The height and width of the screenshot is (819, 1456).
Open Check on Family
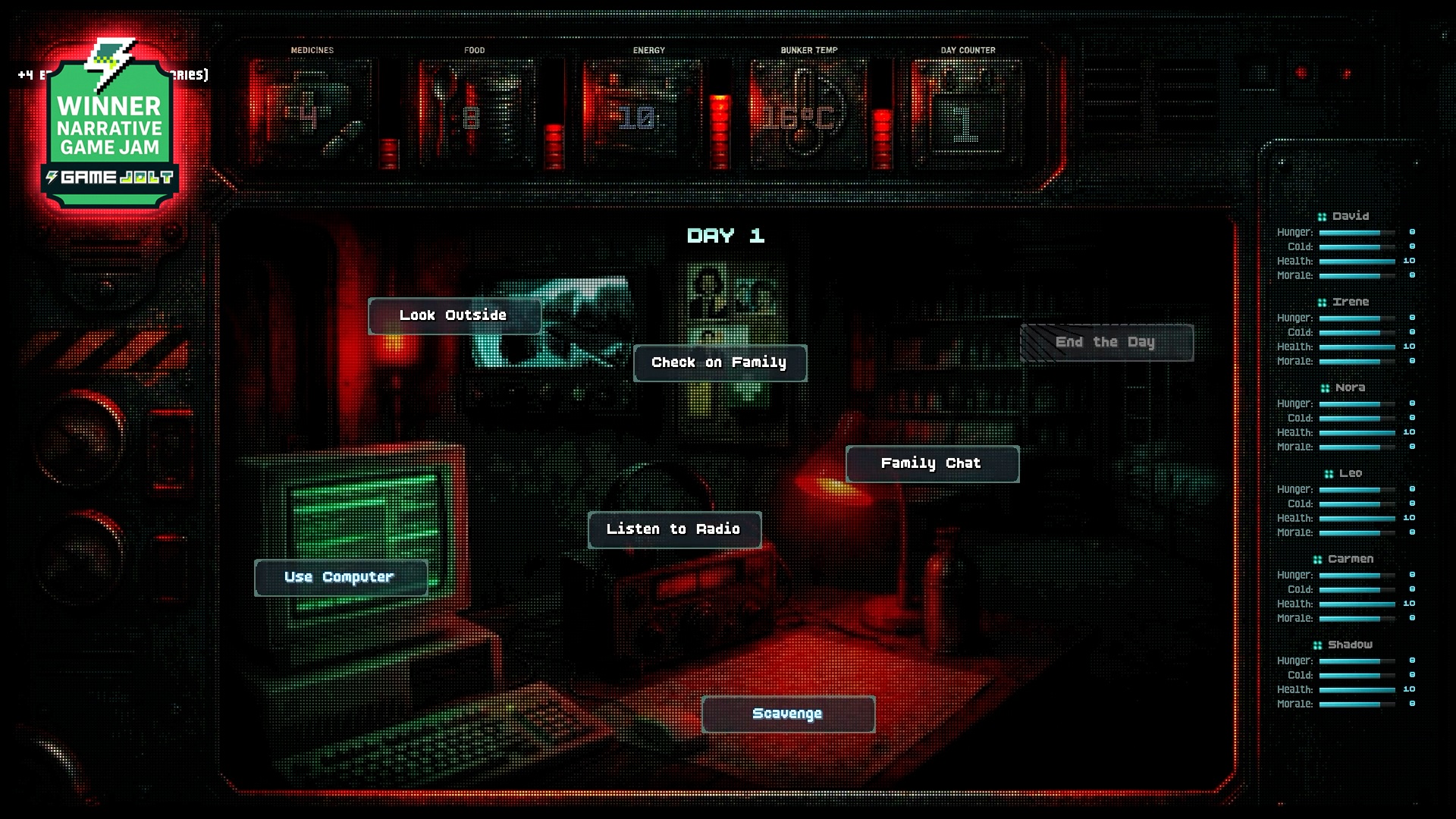719,362
